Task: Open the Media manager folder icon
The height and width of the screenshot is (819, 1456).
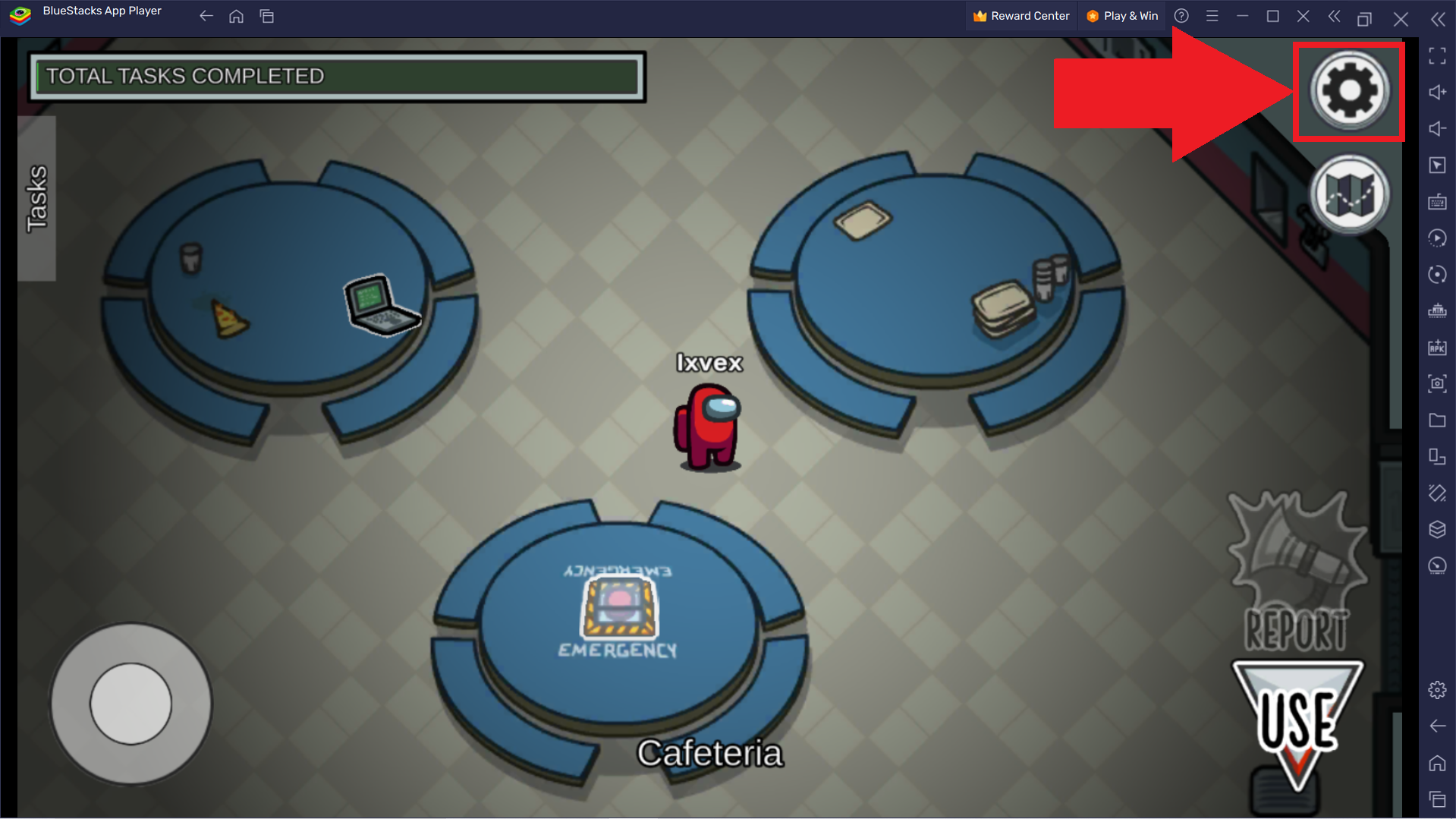Action: tap(1436, 421)
